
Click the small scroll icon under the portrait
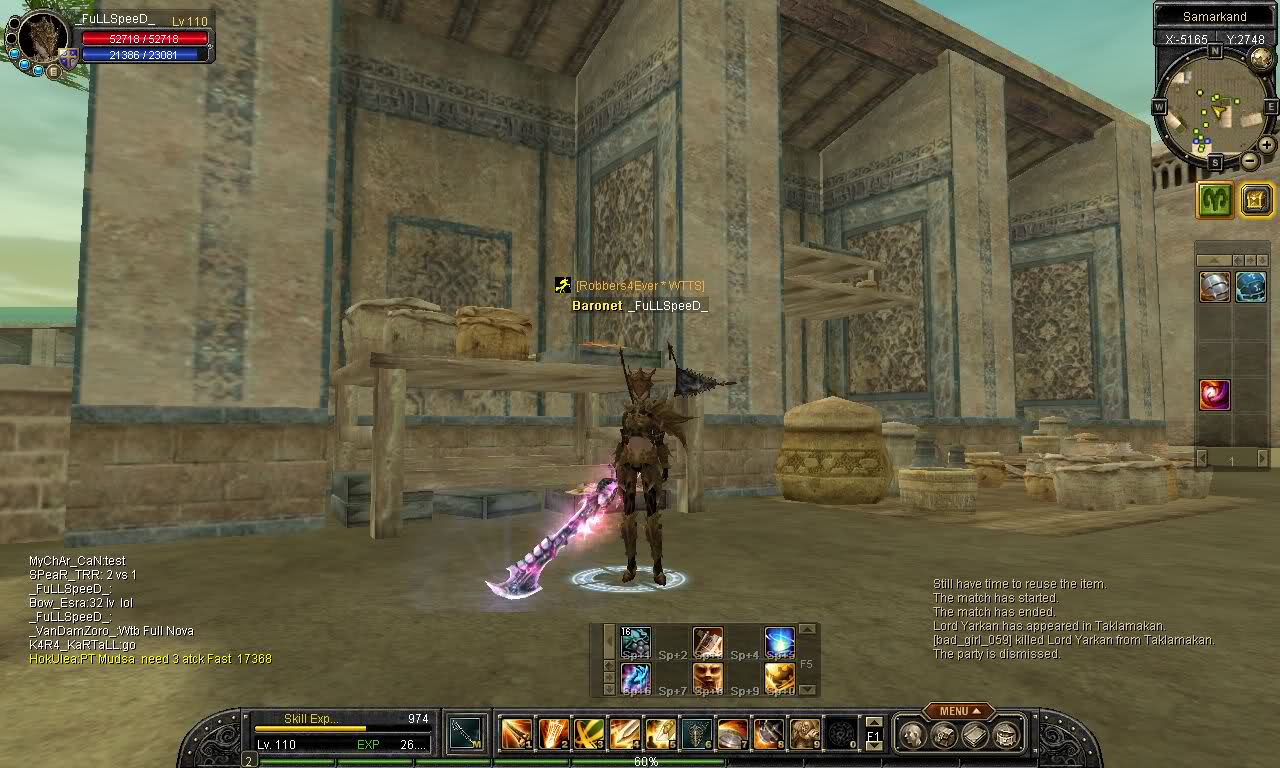(x=54, y=71)
